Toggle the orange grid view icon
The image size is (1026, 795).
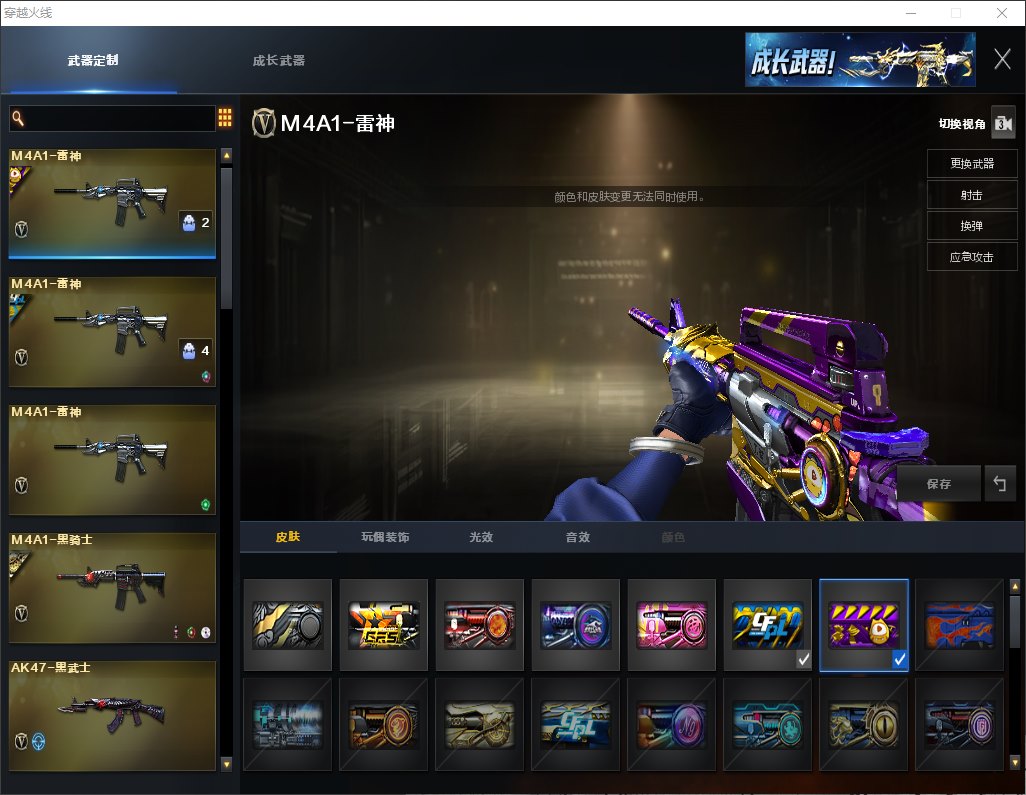tap(225, 118)
